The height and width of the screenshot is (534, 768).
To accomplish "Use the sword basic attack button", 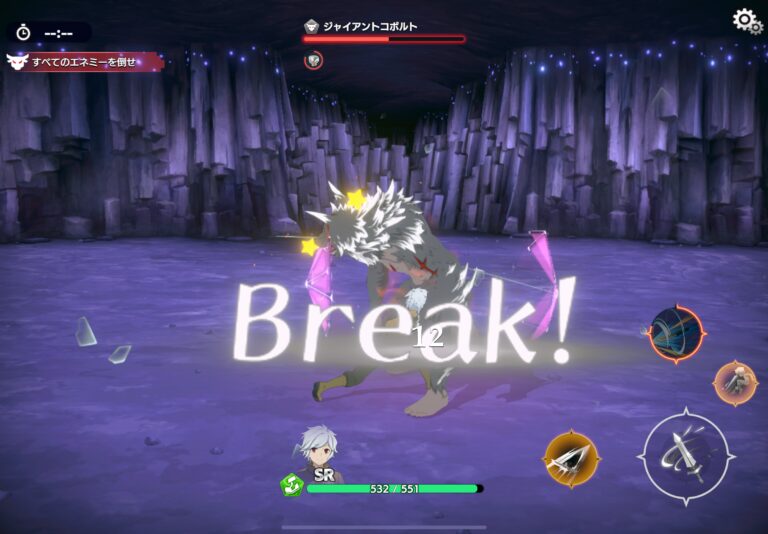I will point(688,455).
